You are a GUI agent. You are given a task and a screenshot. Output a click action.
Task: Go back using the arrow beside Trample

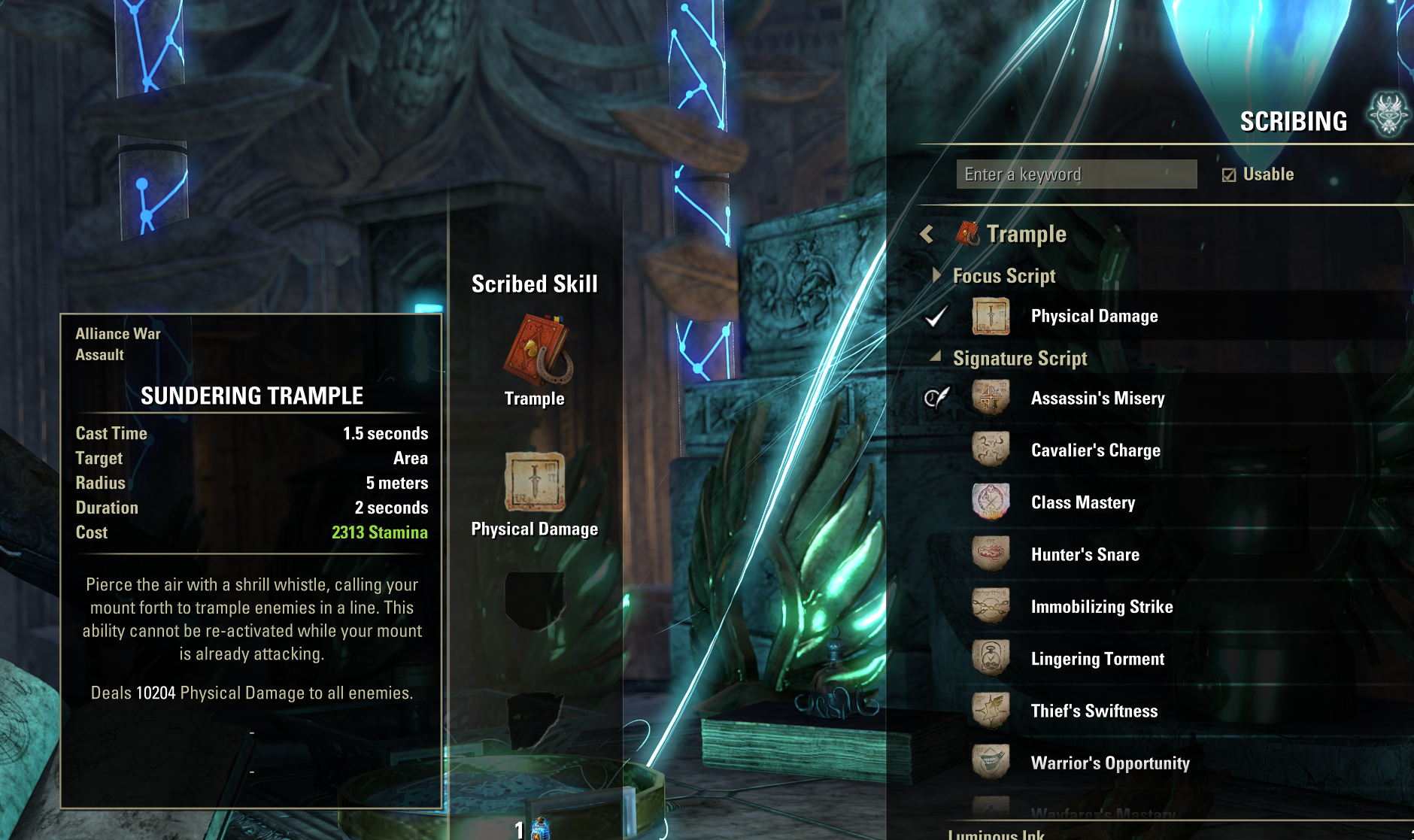click(927, 235)
